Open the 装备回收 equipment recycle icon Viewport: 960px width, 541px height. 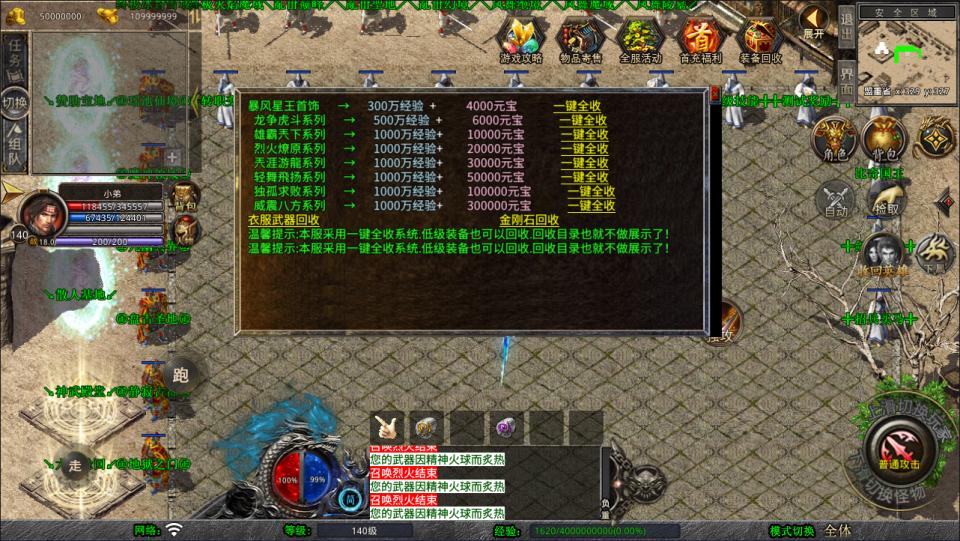pos(761,40)
